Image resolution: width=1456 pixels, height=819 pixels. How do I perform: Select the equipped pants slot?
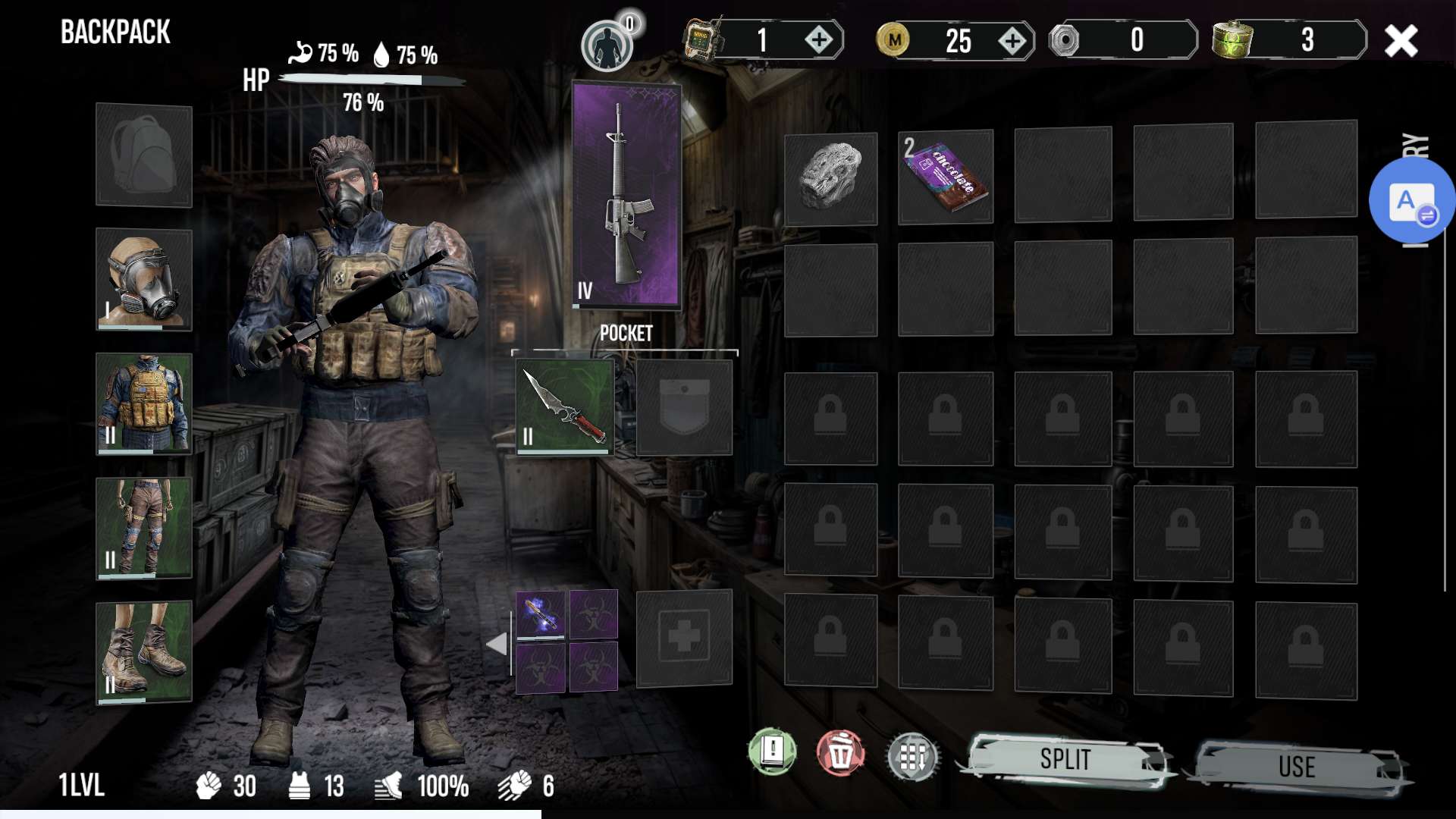pos(143,528)
